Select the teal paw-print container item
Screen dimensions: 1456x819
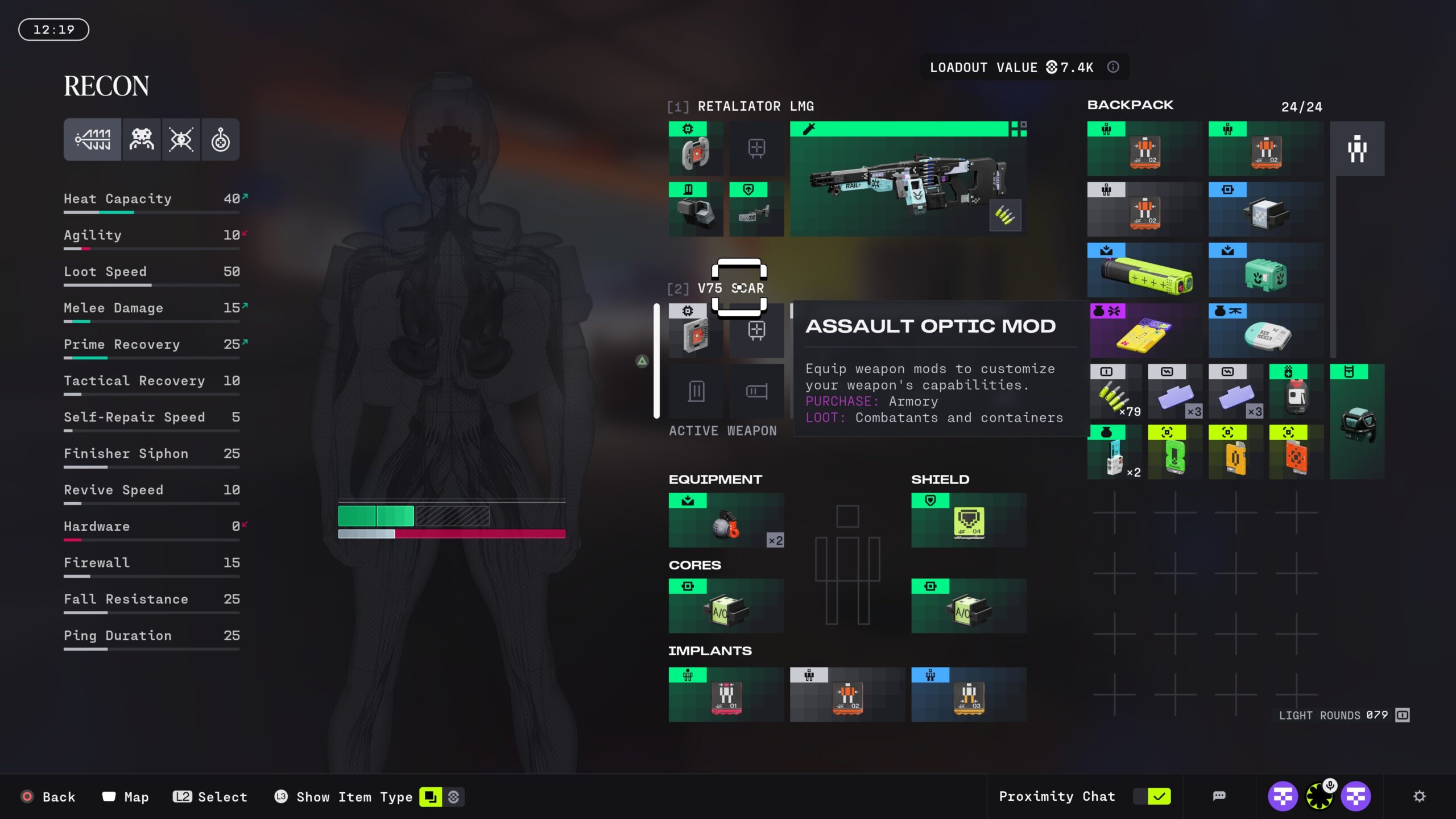pos(1266,270)
